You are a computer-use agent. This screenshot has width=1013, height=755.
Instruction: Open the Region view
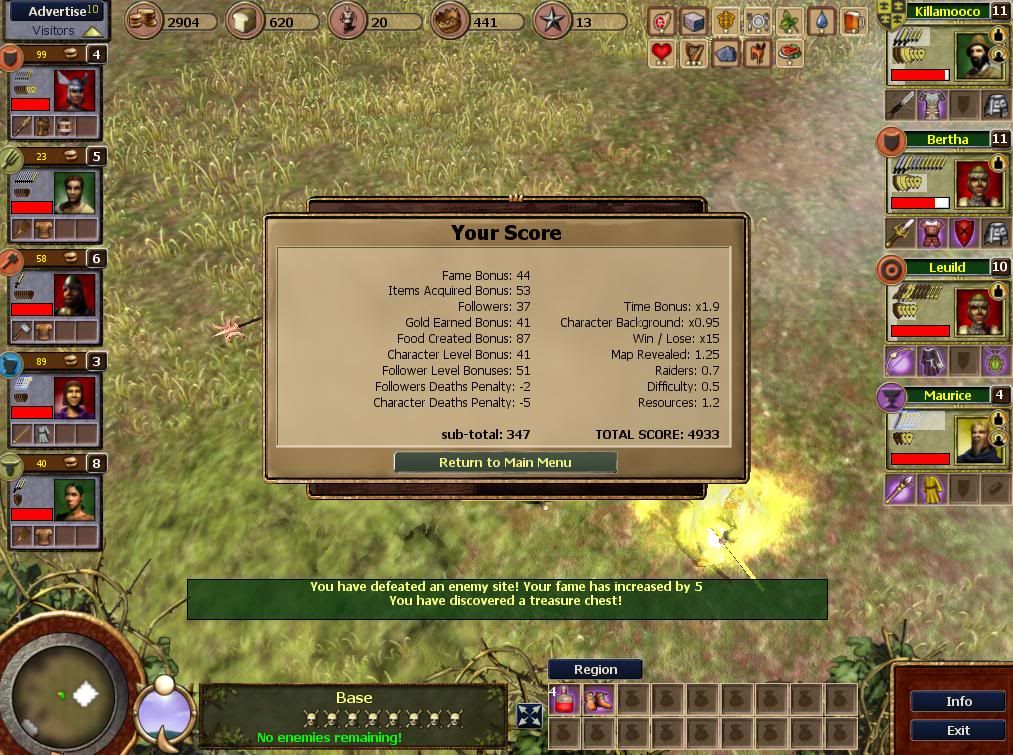(595, 669)
